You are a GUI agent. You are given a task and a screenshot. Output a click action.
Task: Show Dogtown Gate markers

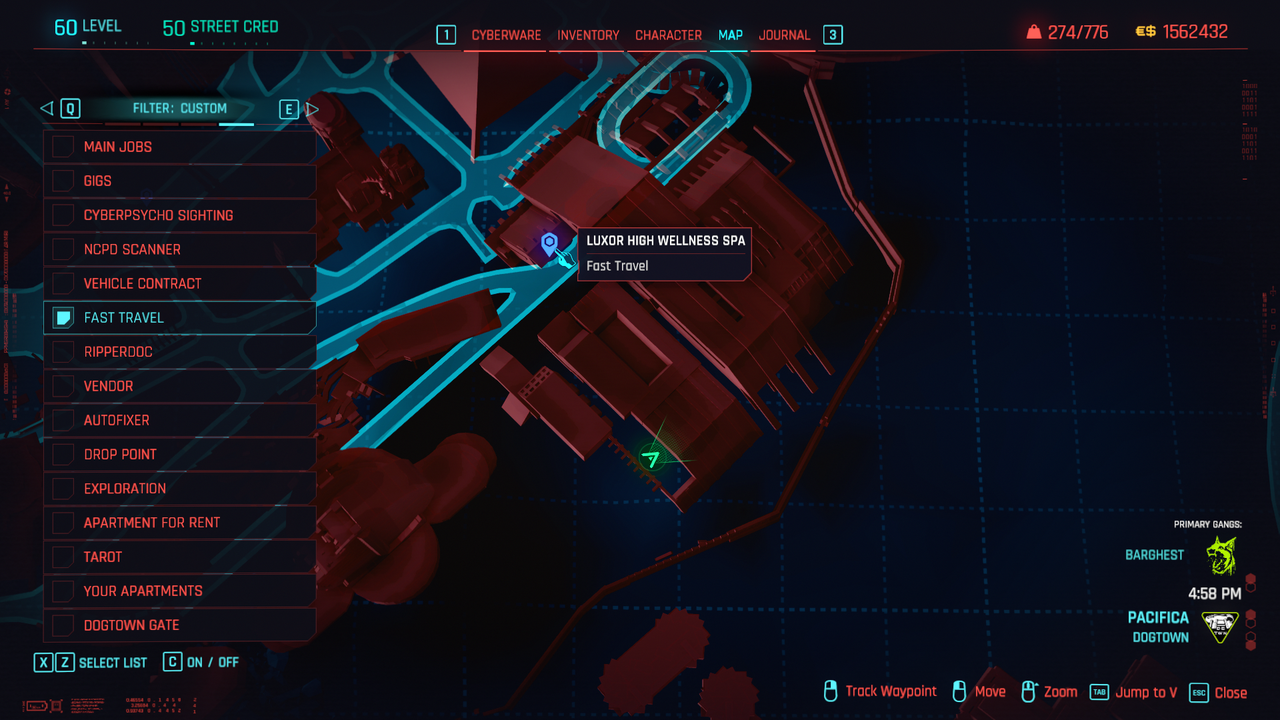pyautogui.click(x=180, y=625)
